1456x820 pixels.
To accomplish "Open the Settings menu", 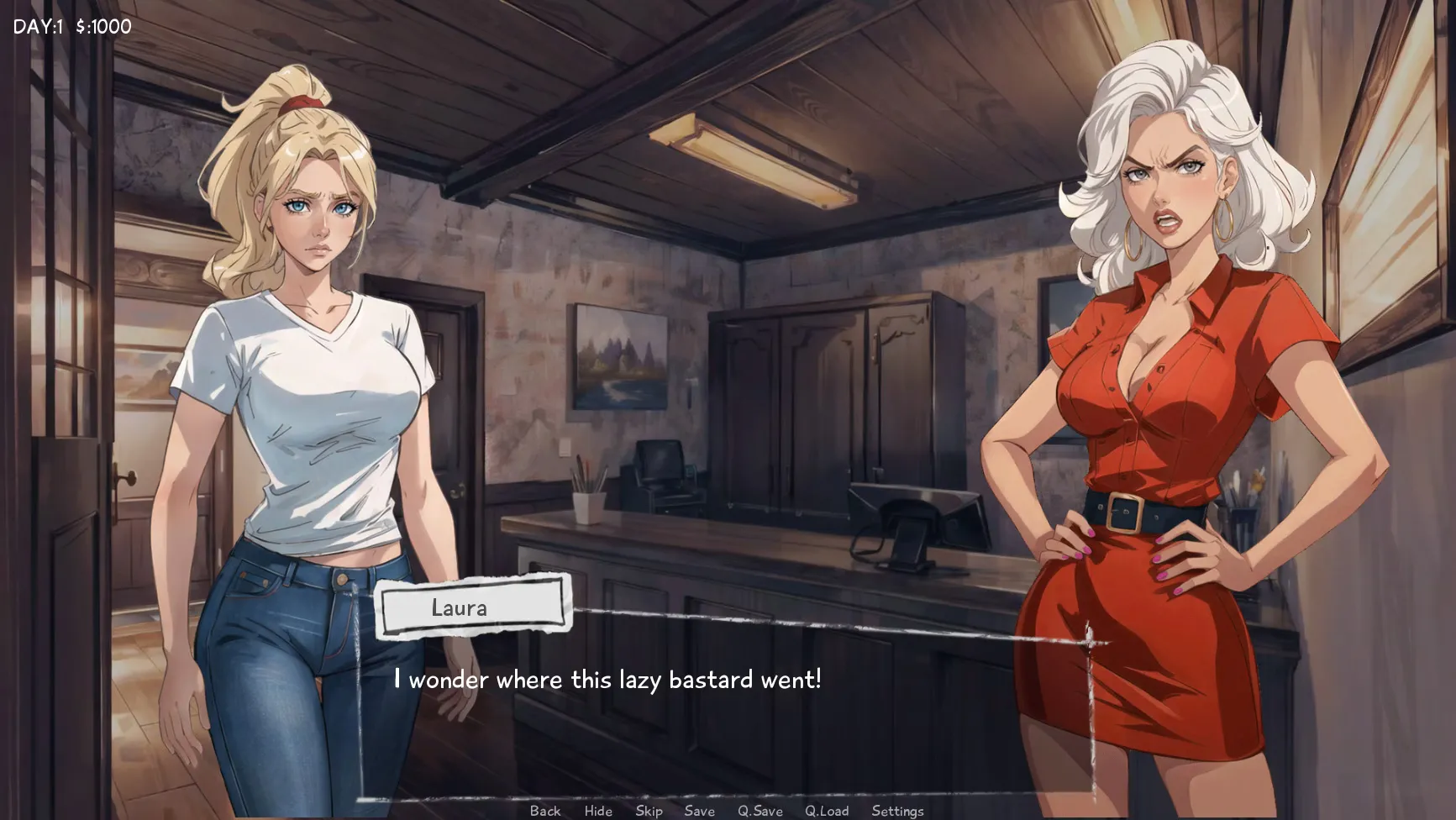I will coord(897,811).
